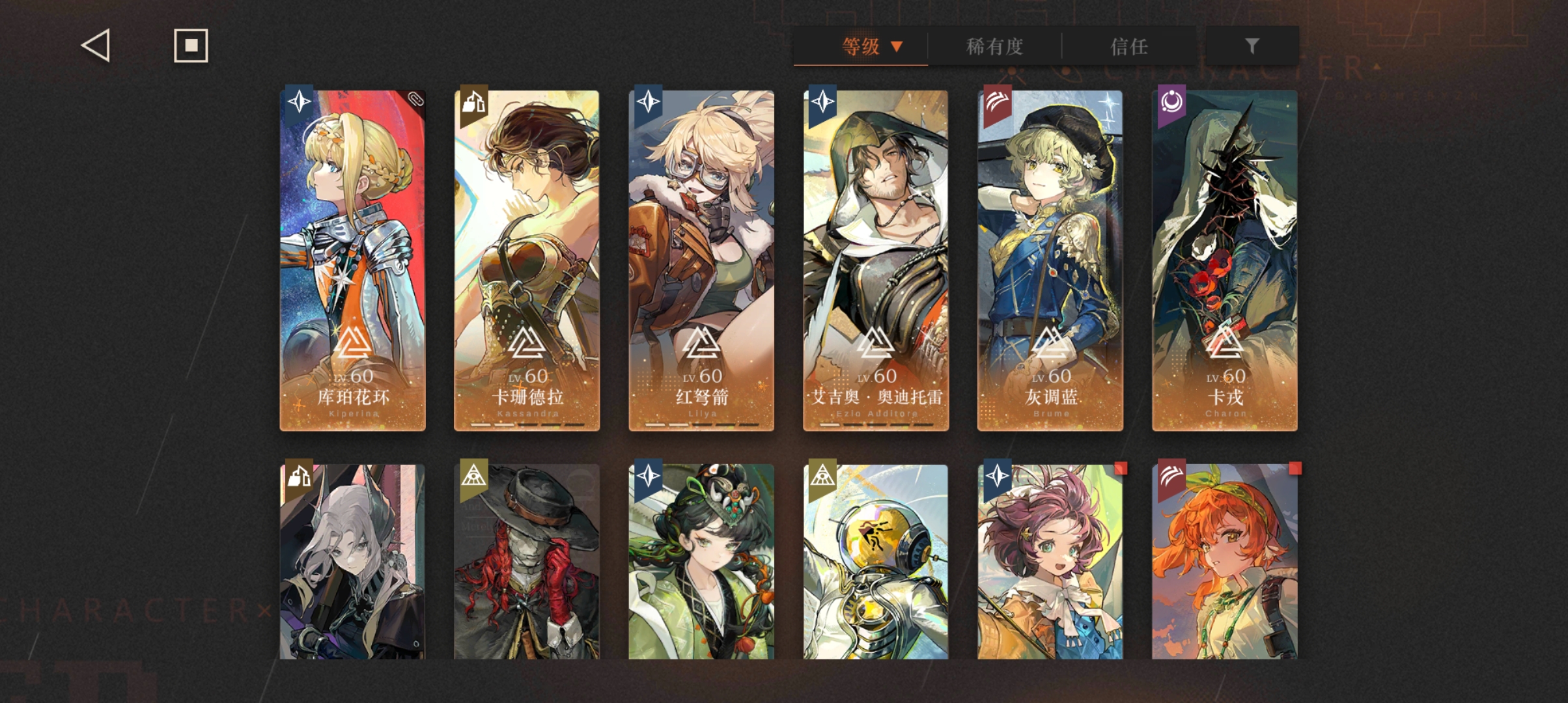The width and height of the screenshot is (1568, 703).
Task: Click the back arrow navigation icon
Action: [x=94, y=46]
